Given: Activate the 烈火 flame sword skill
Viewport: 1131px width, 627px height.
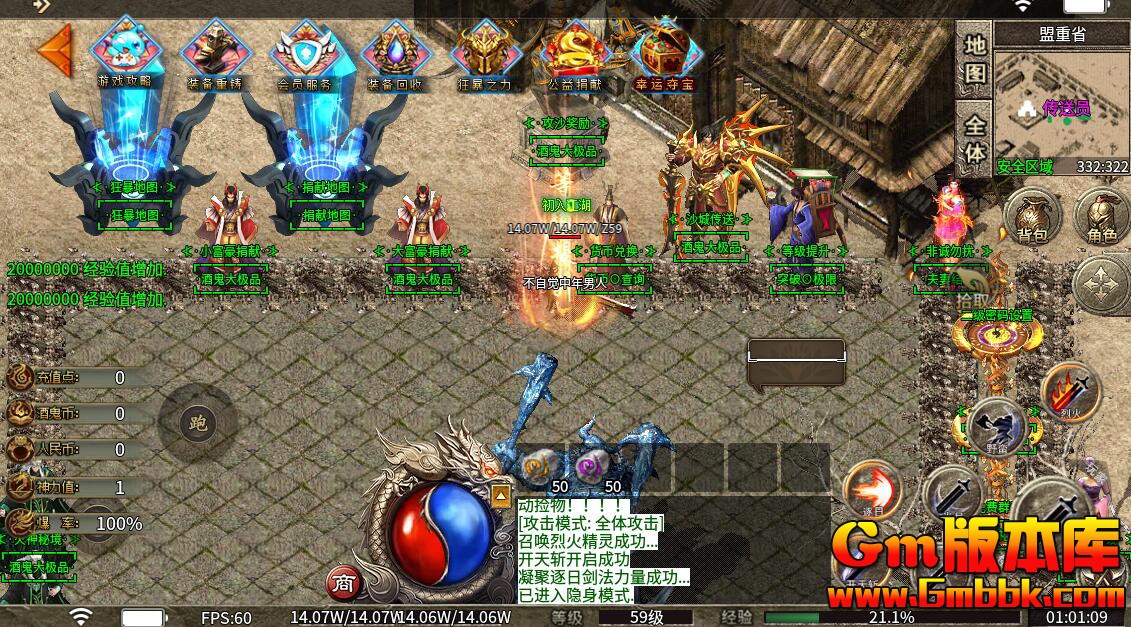Looking at the screenshot, I should pos(1070,391).
